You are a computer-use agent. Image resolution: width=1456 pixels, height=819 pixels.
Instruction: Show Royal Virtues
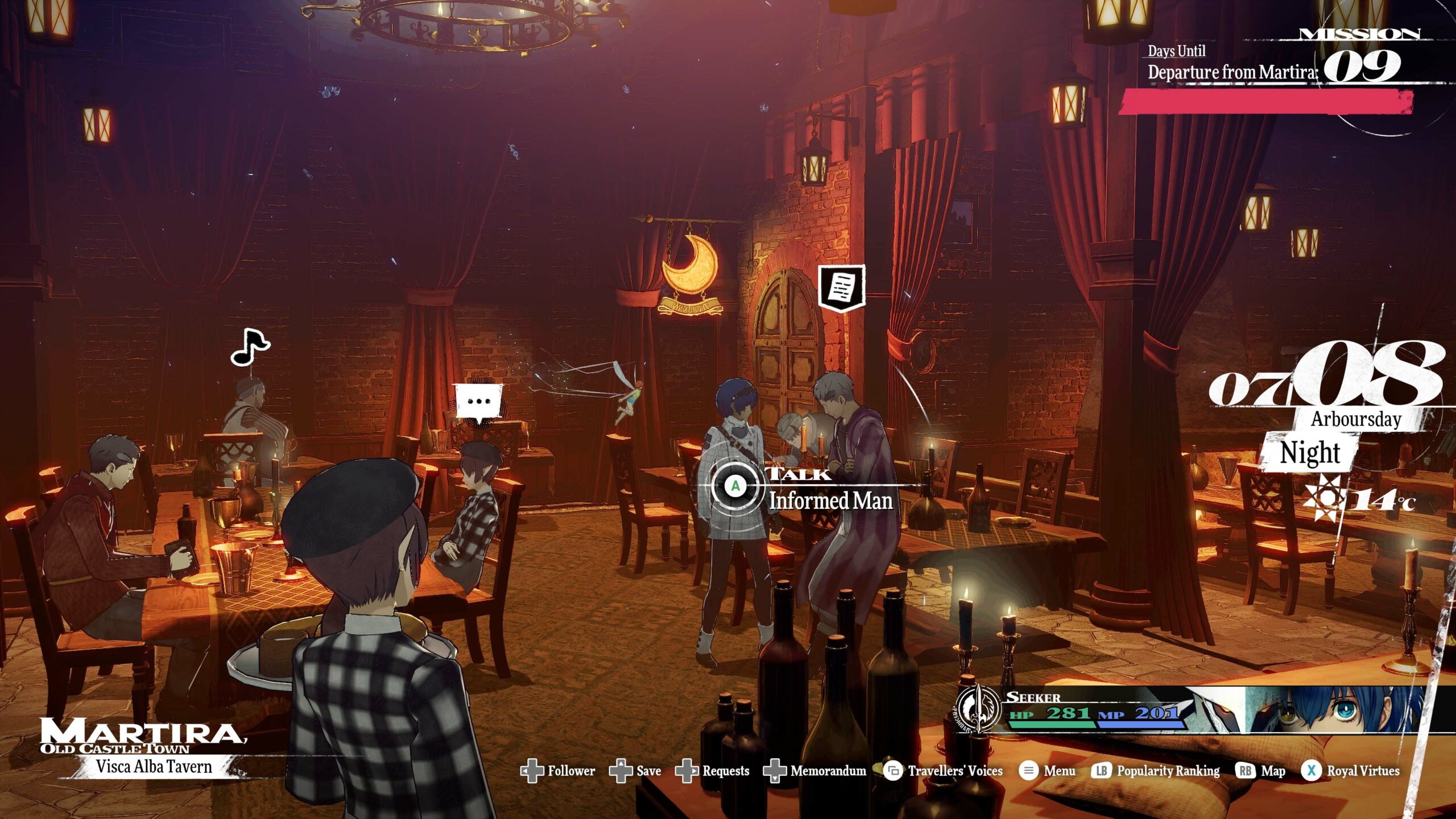(x=1350, y=771)
